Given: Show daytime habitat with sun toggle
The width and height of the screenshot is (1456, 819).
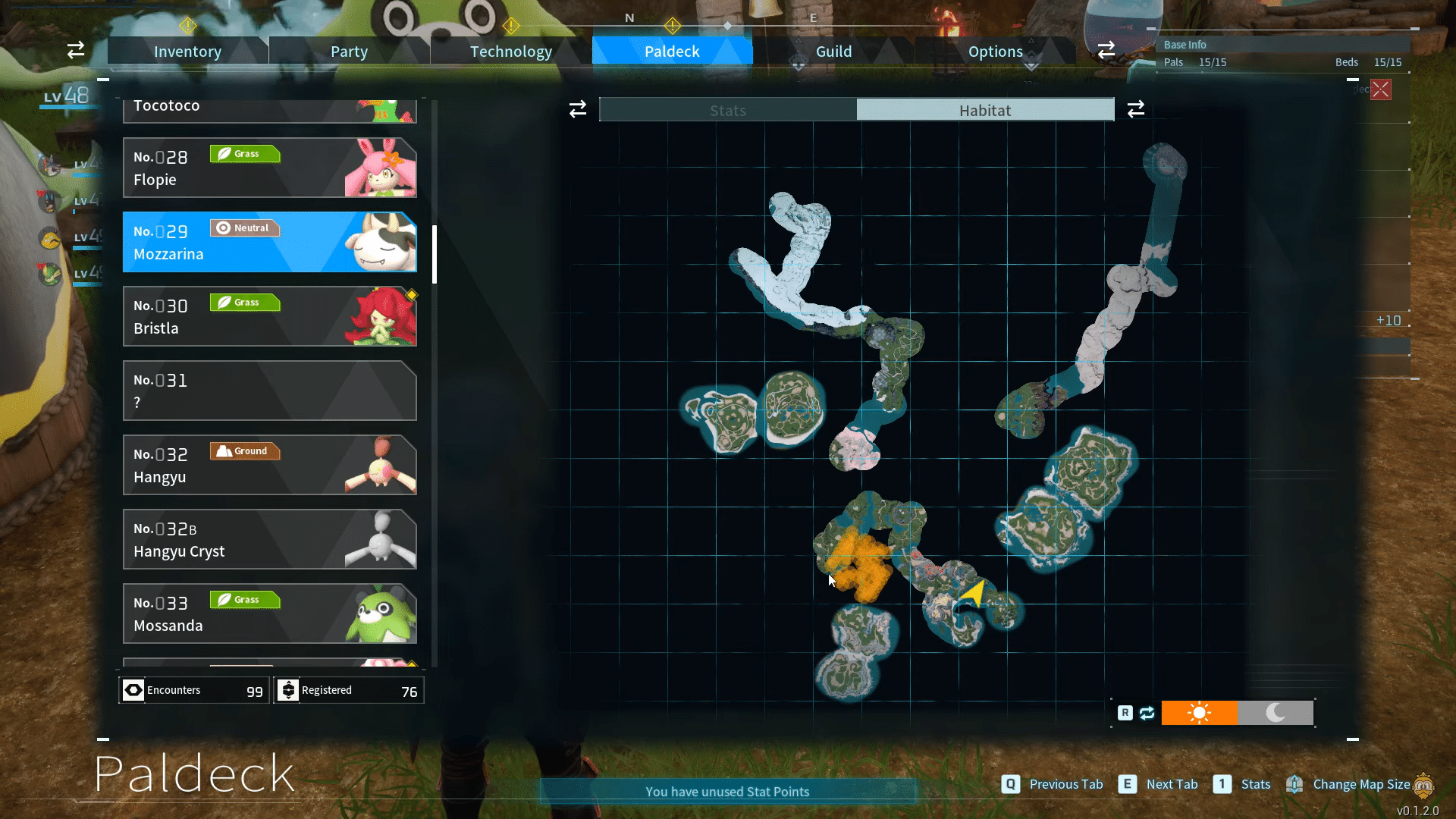Looking at the screenshot, I should (x=1199, y=713).
